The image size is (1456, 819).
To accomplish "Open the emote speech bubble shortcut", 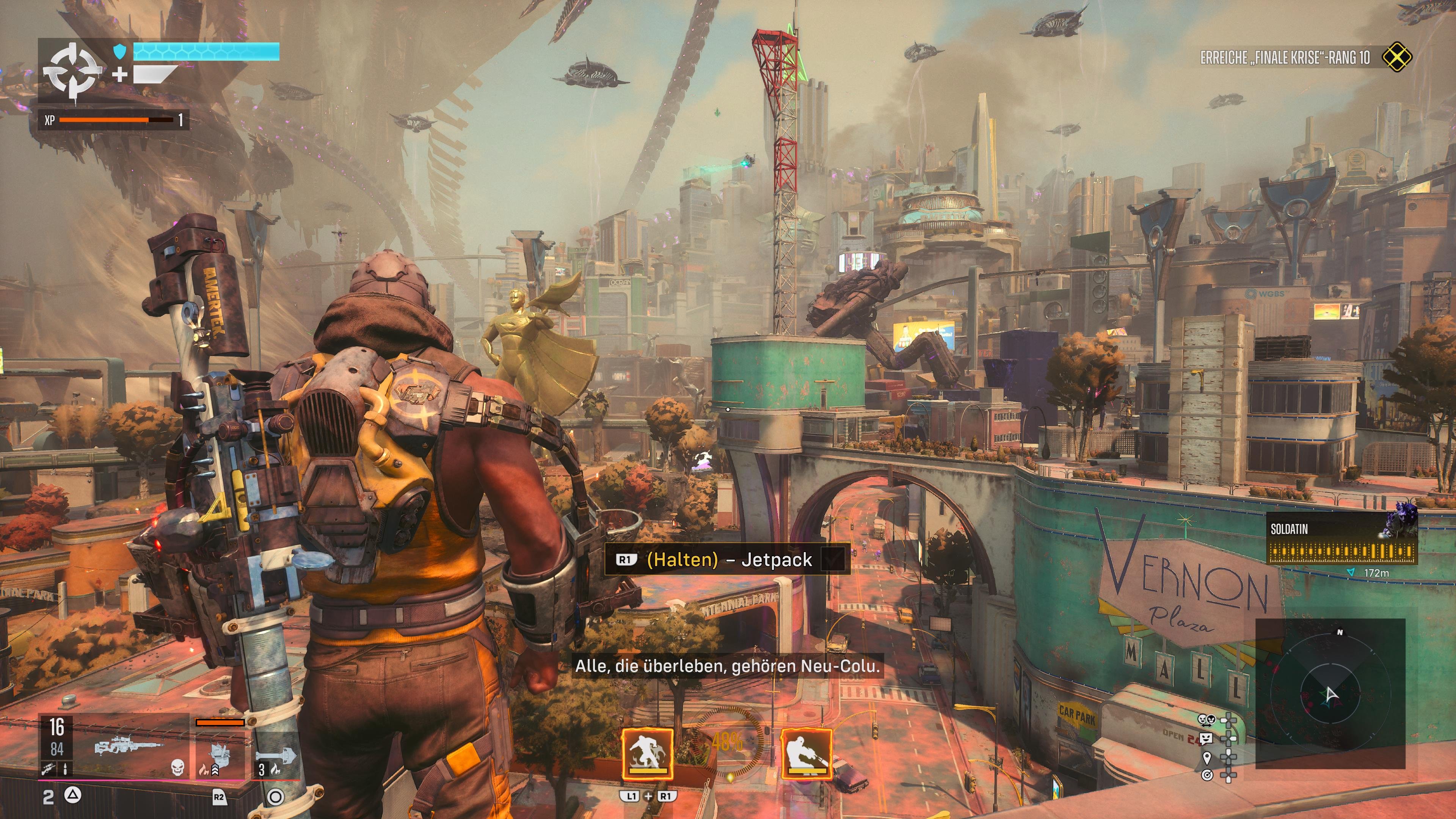I will [1207, 738].
